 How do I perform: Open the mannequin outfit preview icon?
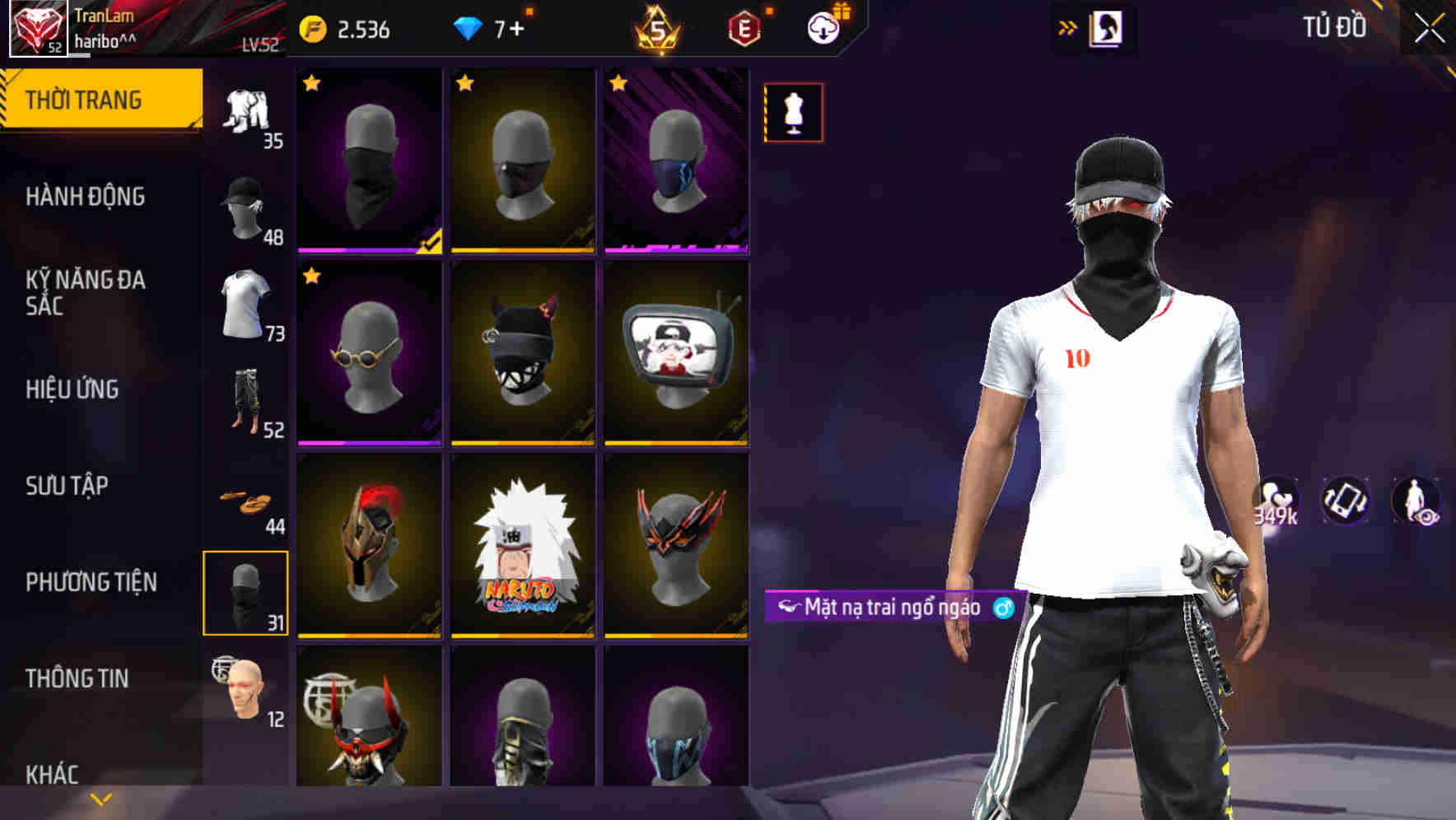[792, 112]
